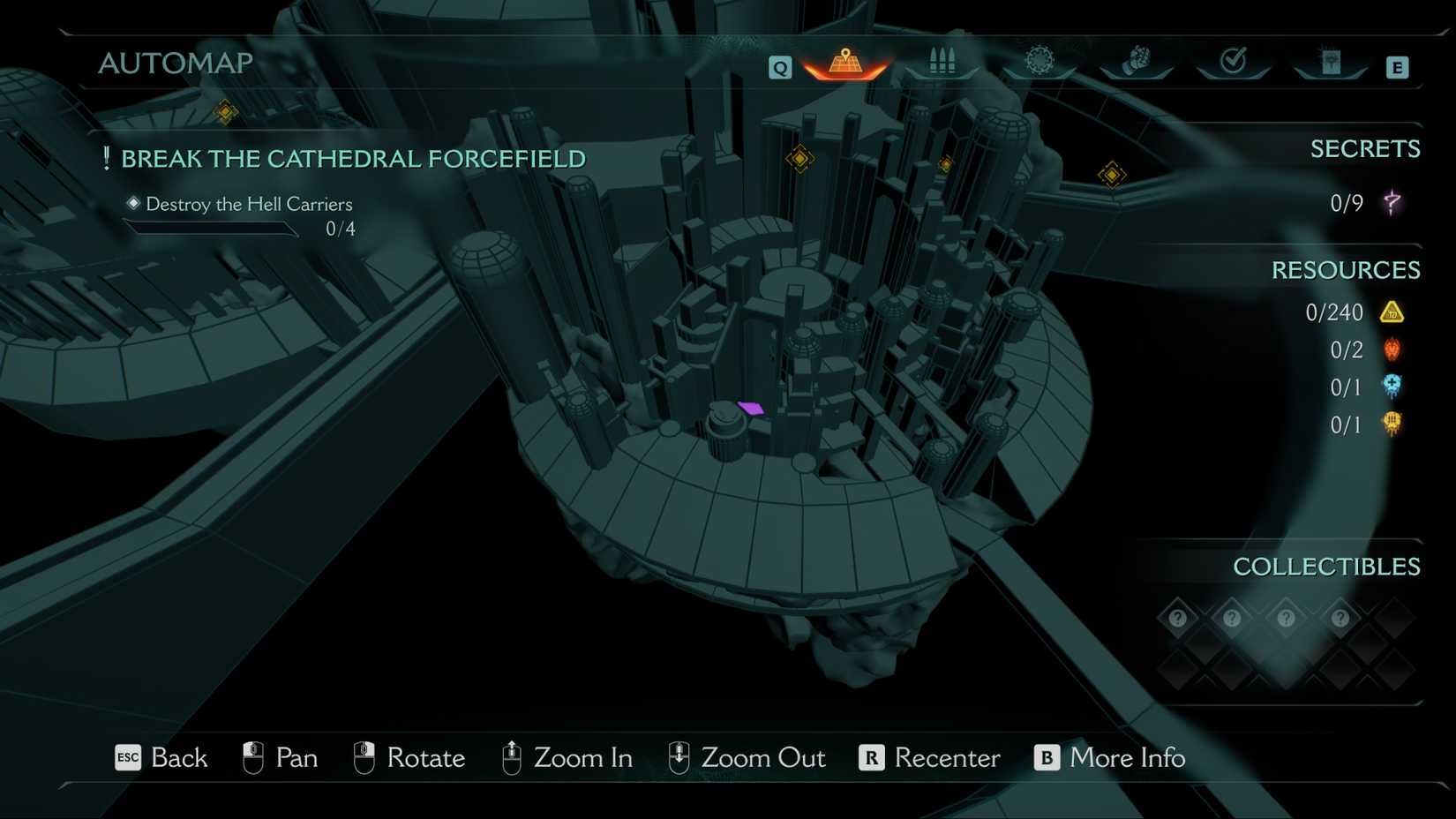Click the yellow Extra Lives triangle icon

click(1394, 312)
